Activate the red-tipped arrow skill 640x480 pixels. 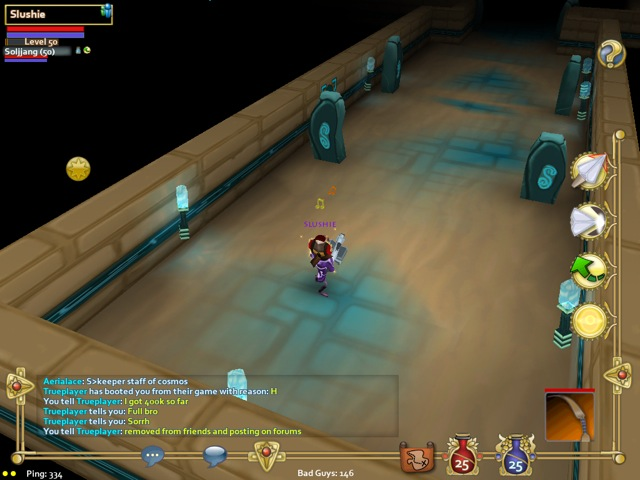click(x=590, y=171)
